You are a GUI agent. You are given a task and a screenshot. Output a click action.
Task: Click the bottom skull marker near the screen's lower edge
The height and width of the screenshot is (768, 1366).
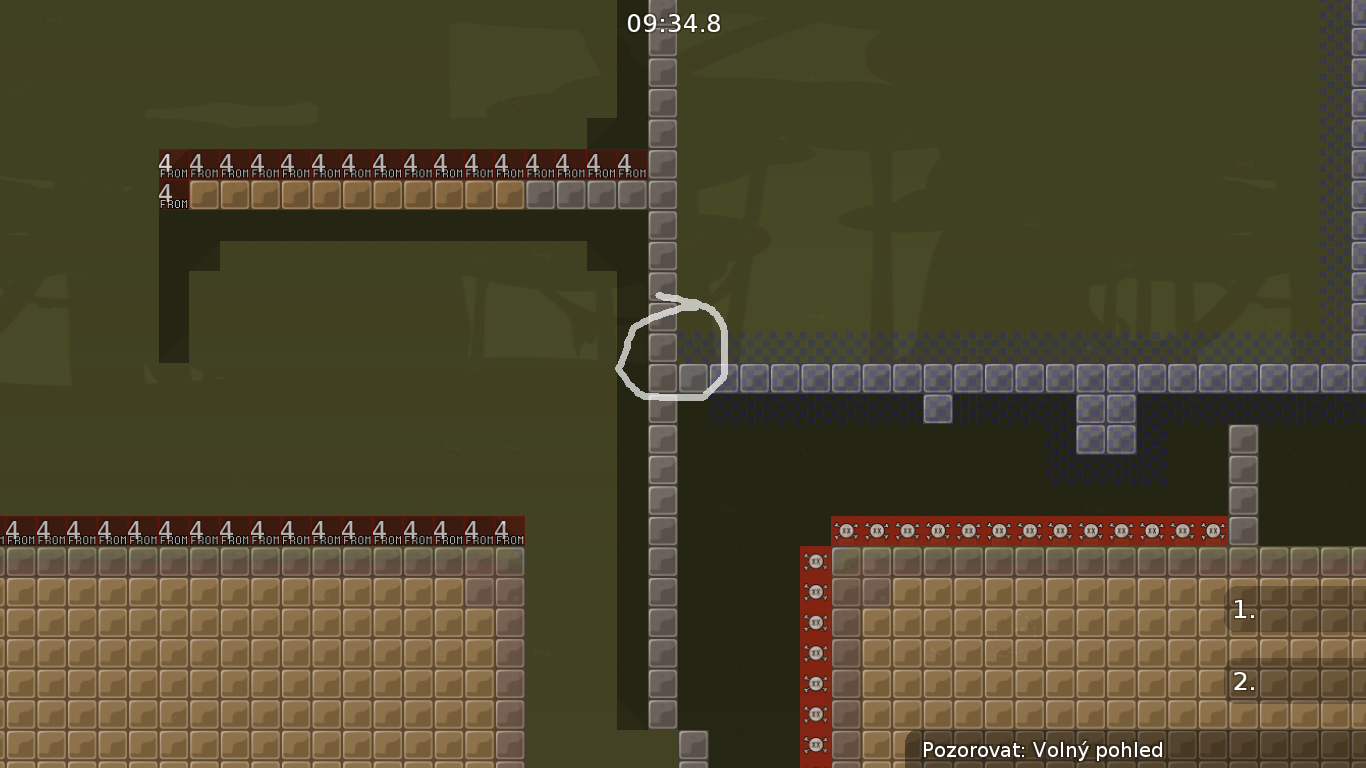tap(816, 744)
